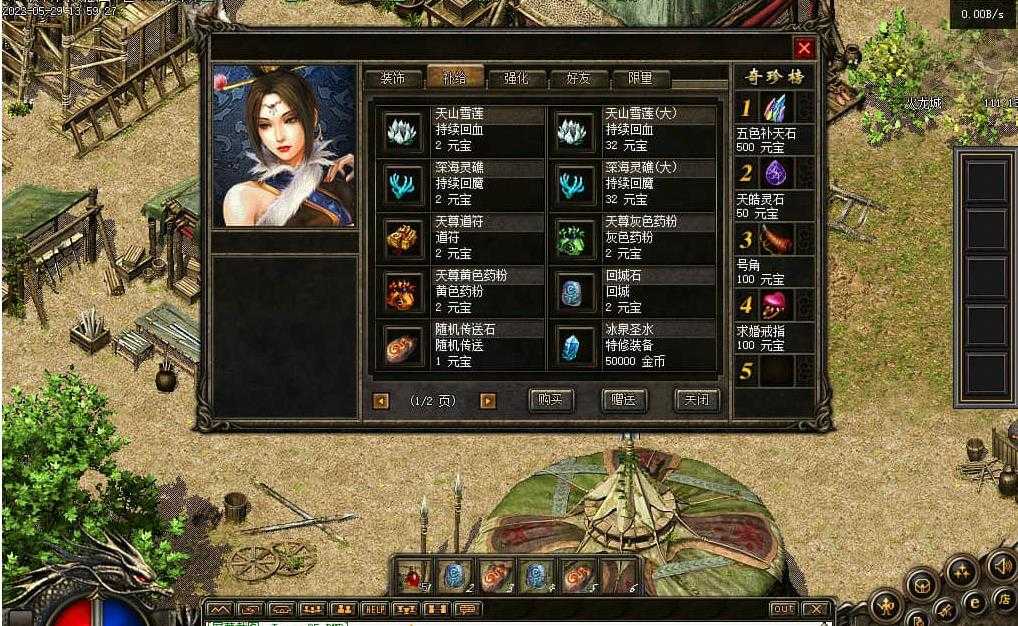
Task: Click the HELP button on the bottom bar
Action: (x=374, y=609)
